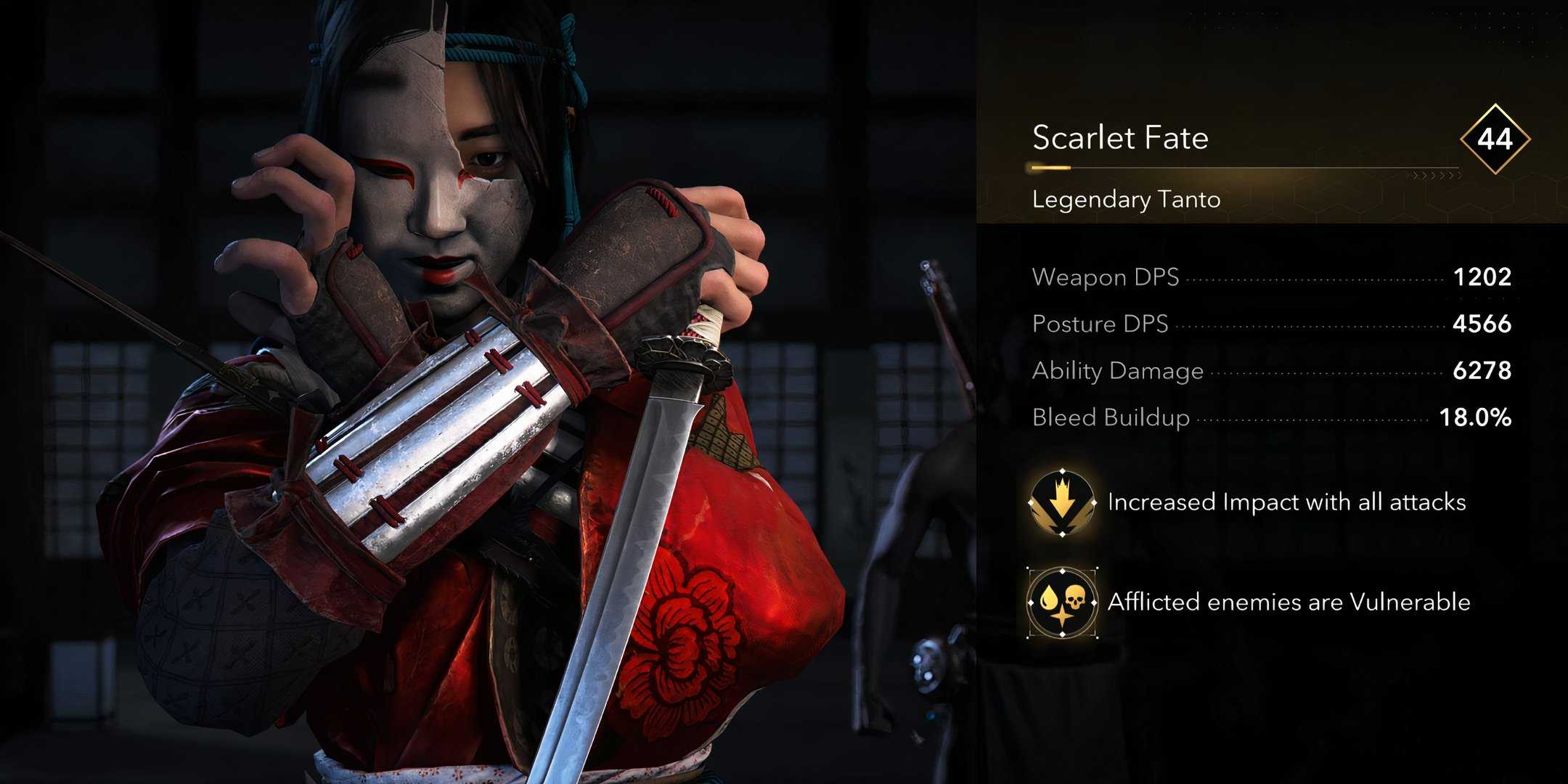
Task: Select the skull symbol inside the affliction perk
Action: pyautogui.click(x=1075, y=598)
